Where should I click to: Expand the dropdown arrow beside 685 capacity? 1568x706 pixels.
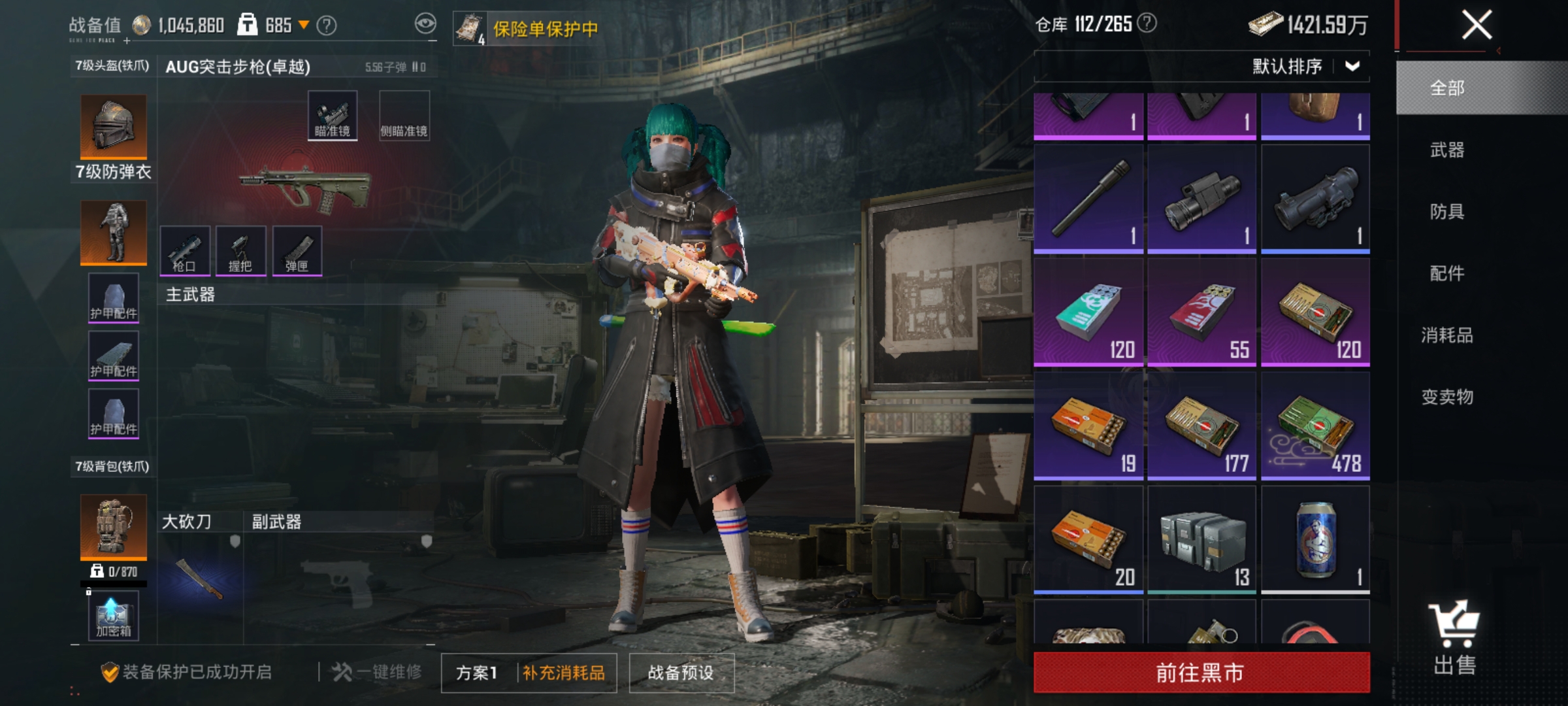coord(302,23)
